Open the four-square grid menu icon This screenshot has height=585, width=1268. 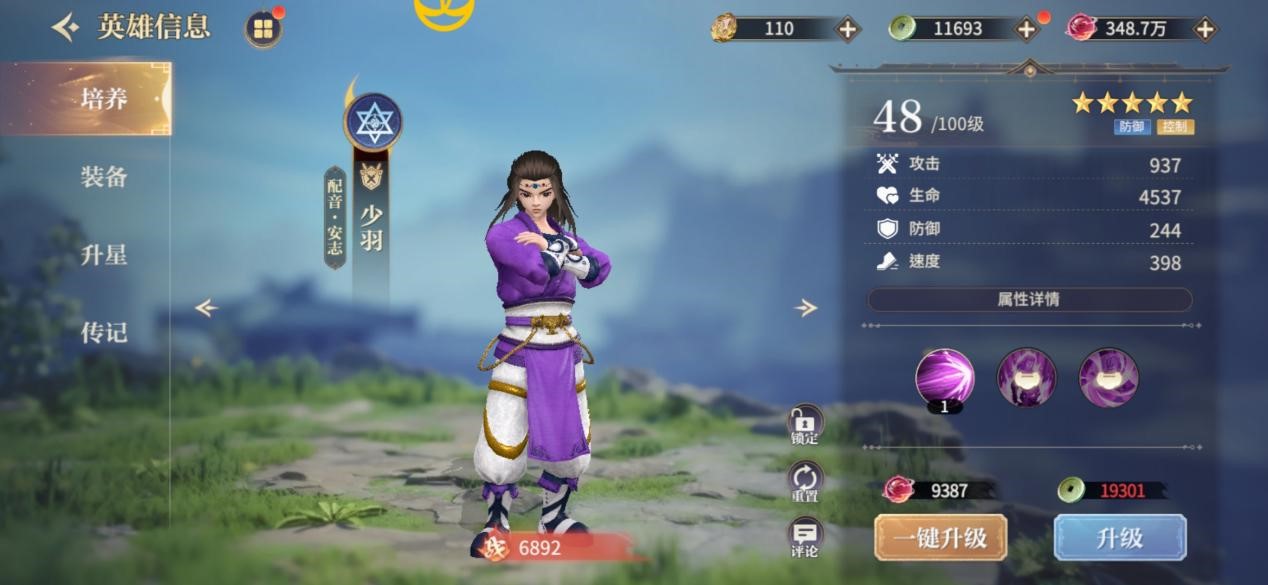[x=262, y=29]
